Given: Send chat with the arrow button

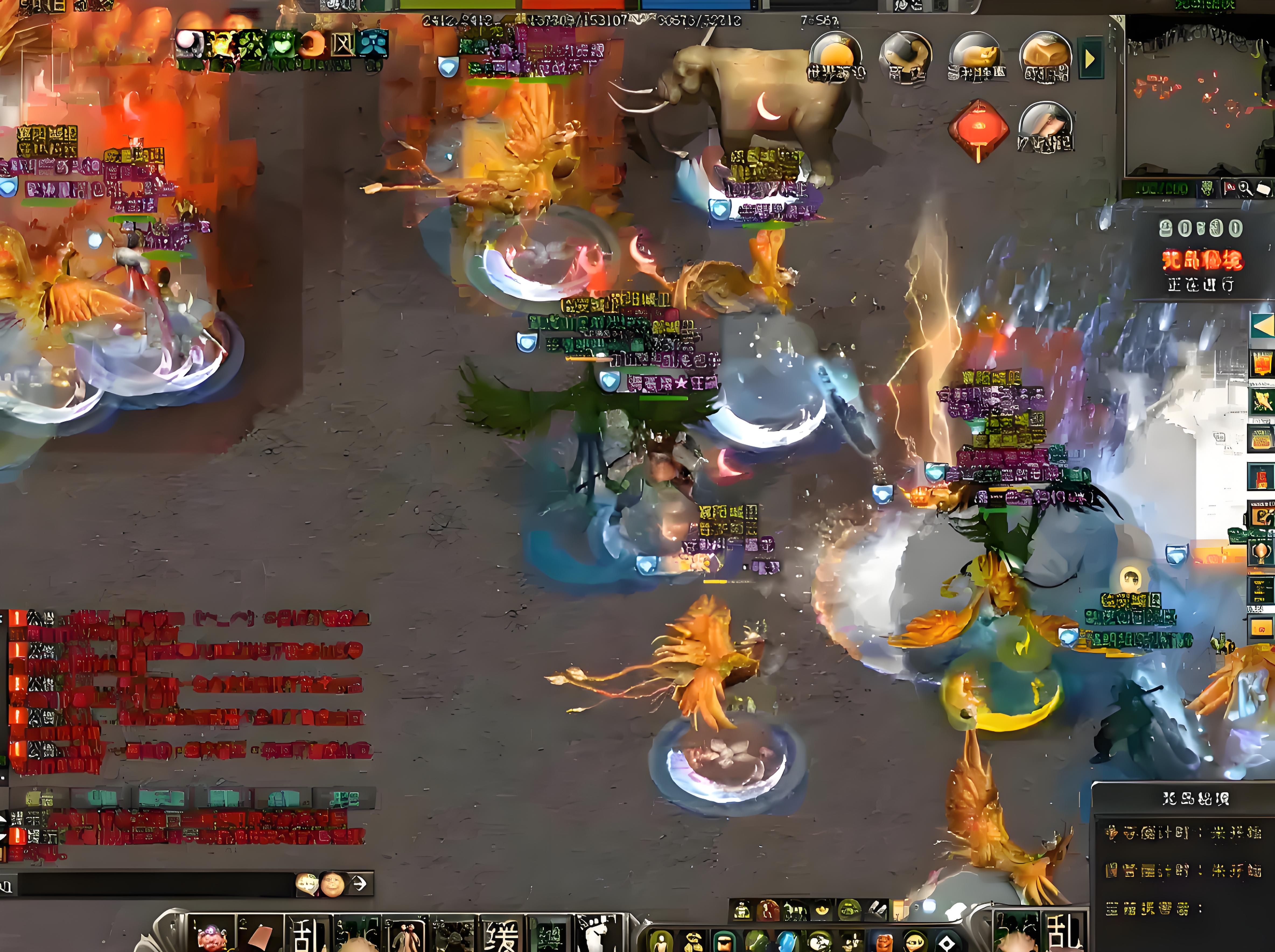Looking at the screenshot, I should 359,883.
